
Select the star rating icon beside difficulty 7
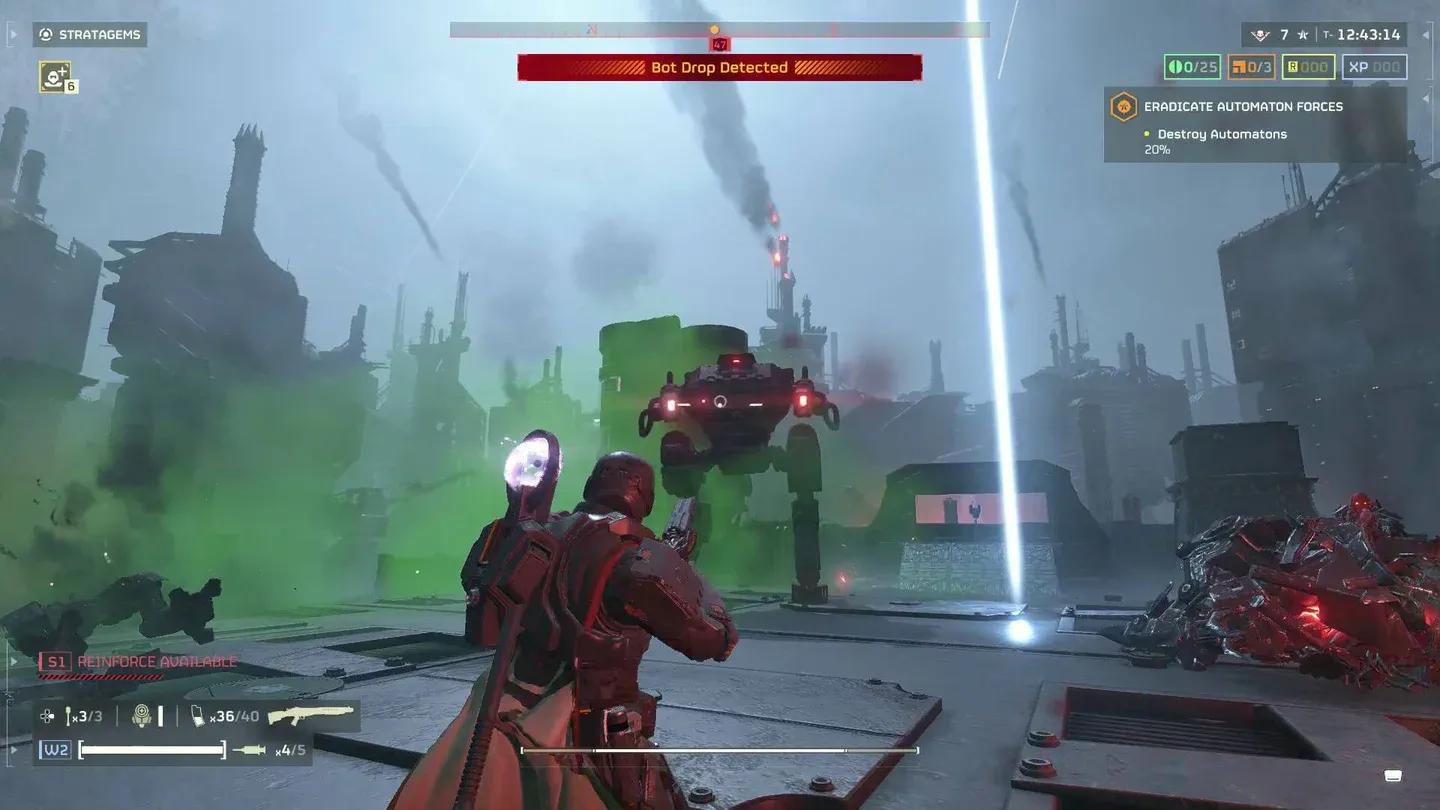[1303, 34]
